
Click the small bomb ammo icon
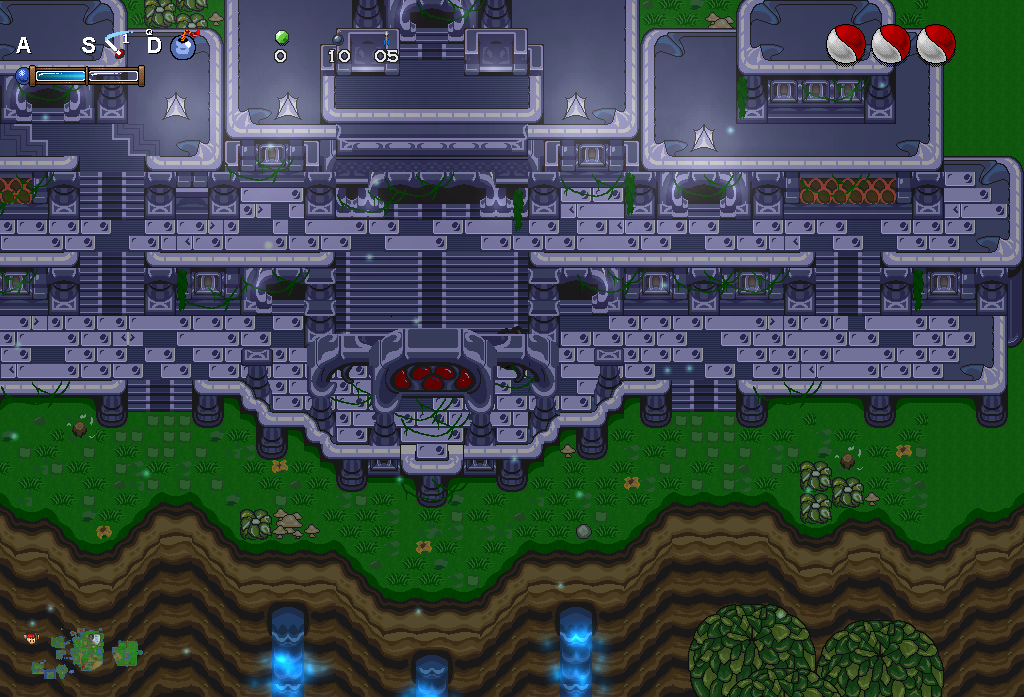click(x=338, y=38)
